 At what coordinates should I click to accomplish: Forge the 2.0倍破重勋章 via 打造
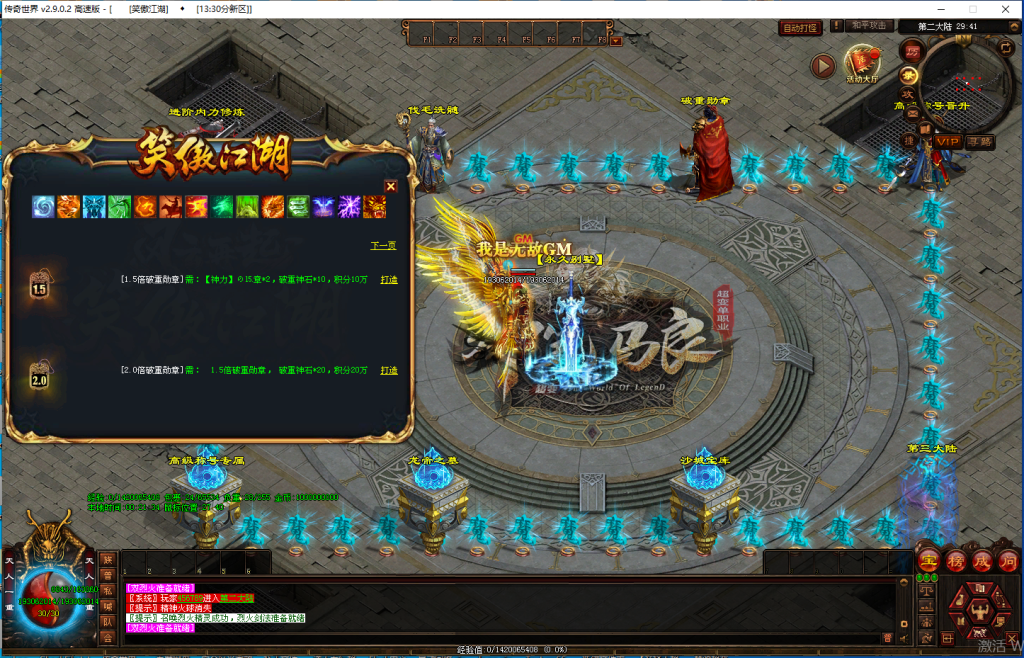(x=389, y=371)
